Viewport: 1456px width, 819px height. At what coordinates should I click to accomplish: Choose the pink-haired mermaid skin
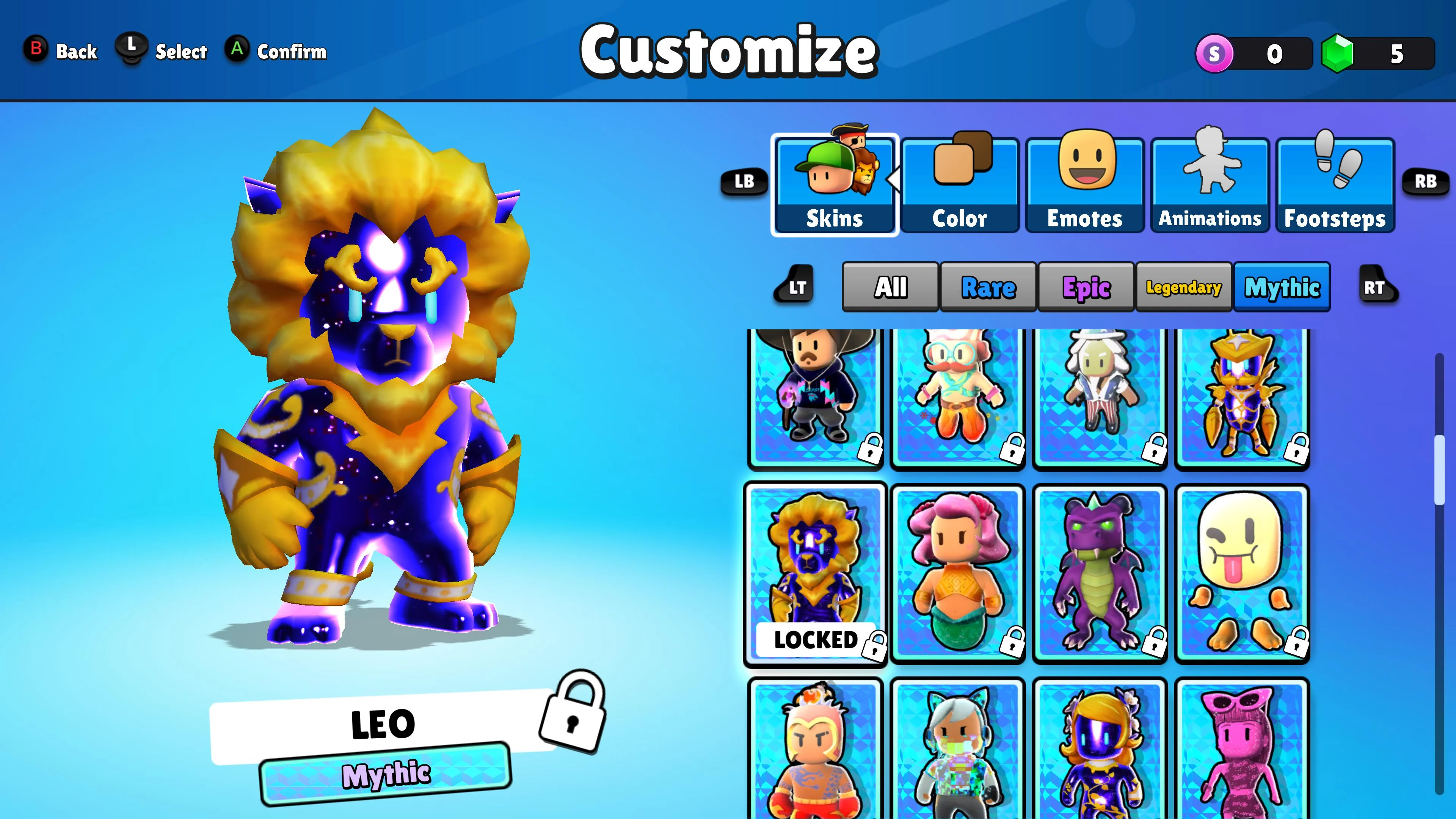pos(957,574)
